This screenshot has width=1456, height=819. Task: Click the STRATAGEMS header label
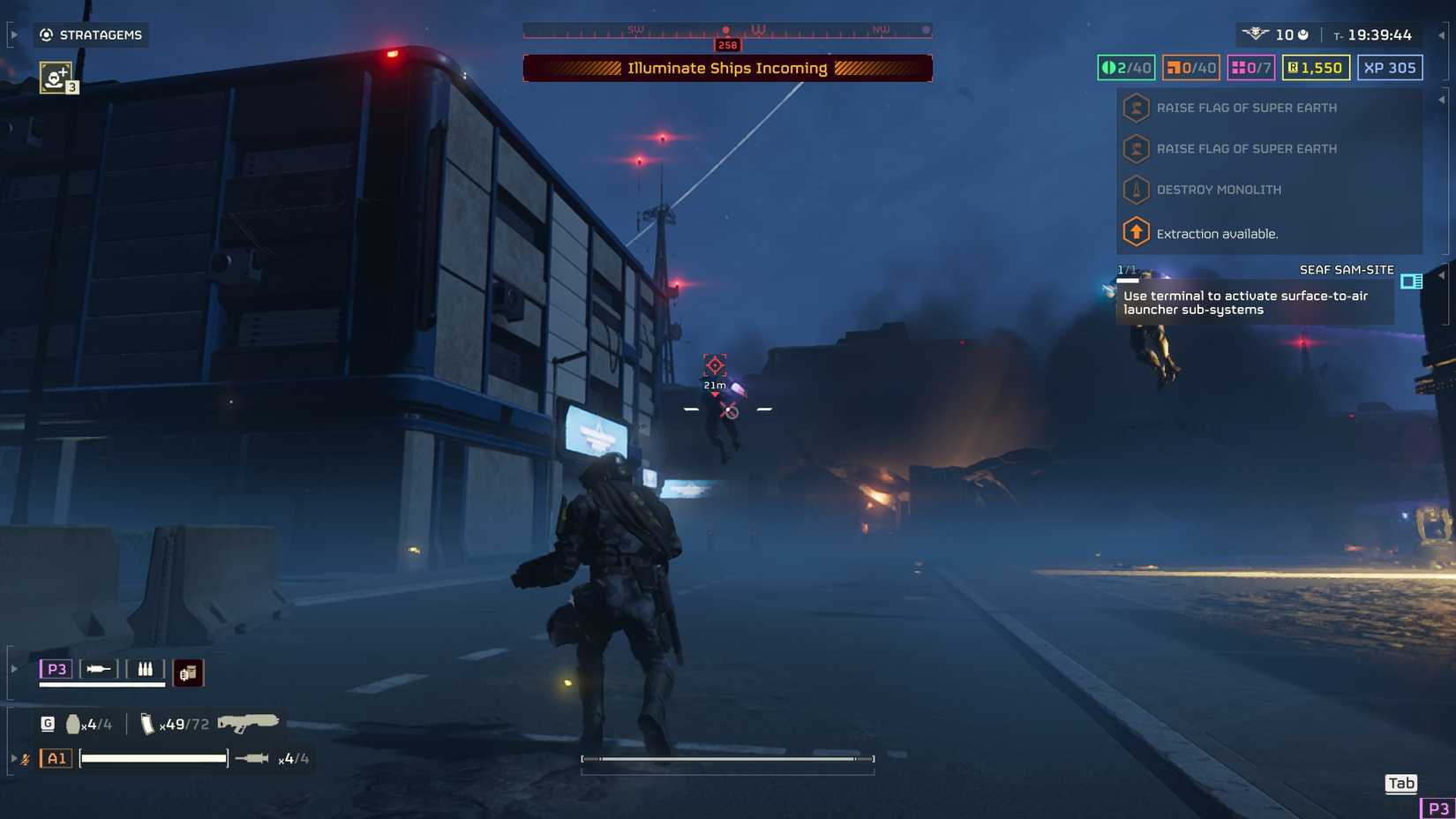101,35
